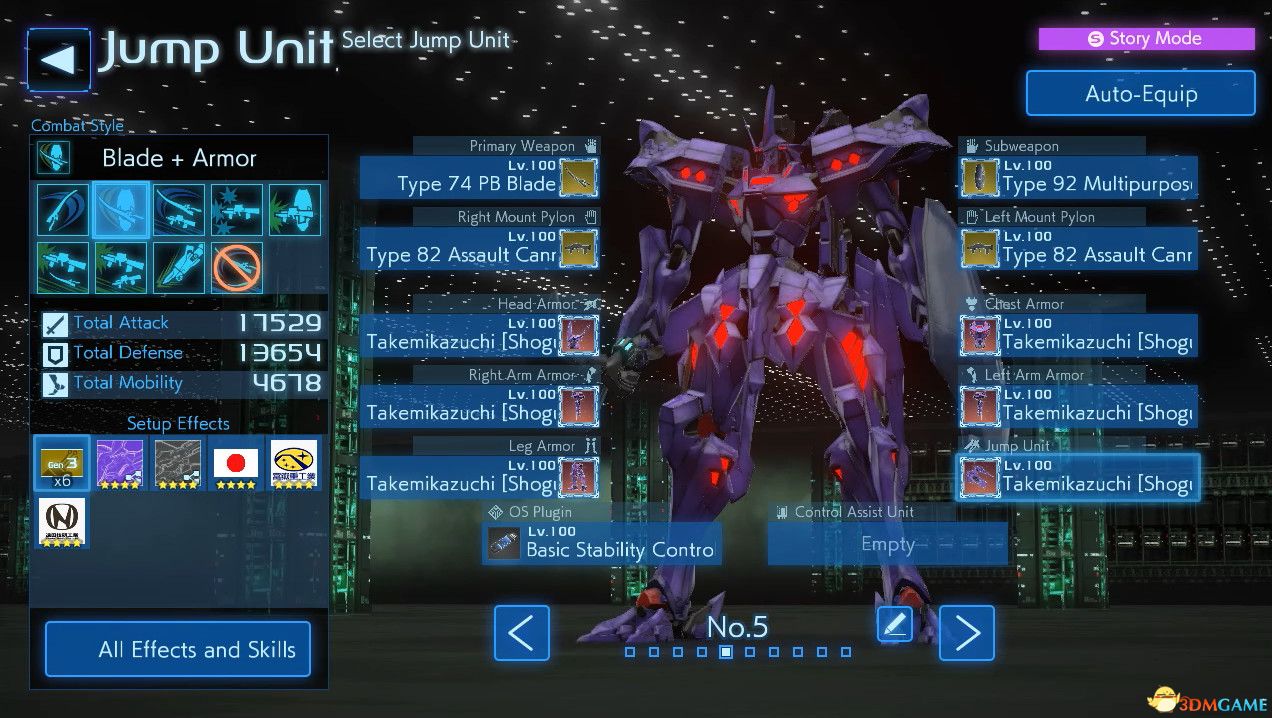Open the Chest Armor equipment slot
The image size is (1272, 718).
(1078, 336)
